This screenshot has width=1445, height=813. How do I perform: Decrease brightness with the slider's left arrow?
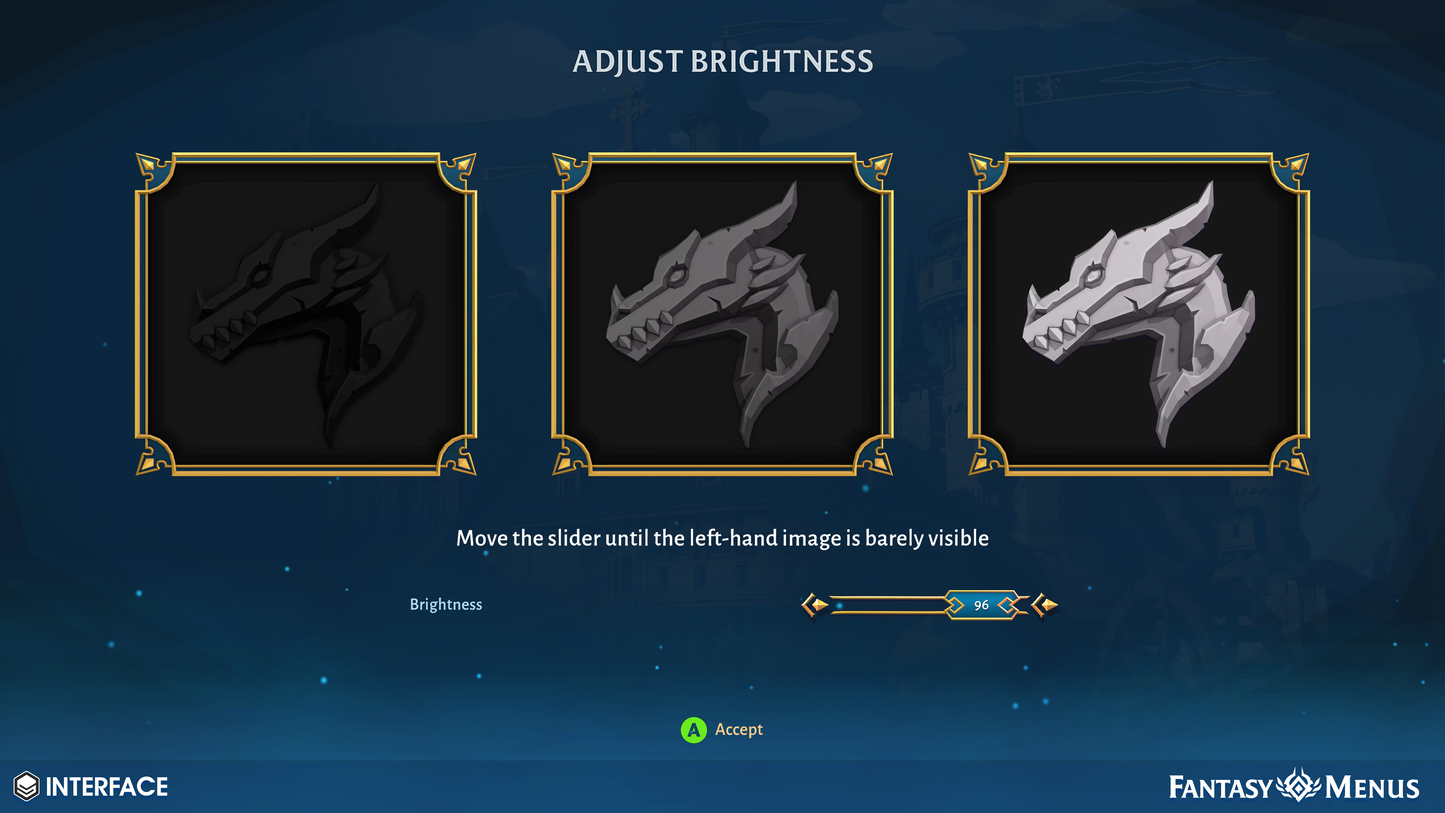pyautogui.click(x=816, y=605)
